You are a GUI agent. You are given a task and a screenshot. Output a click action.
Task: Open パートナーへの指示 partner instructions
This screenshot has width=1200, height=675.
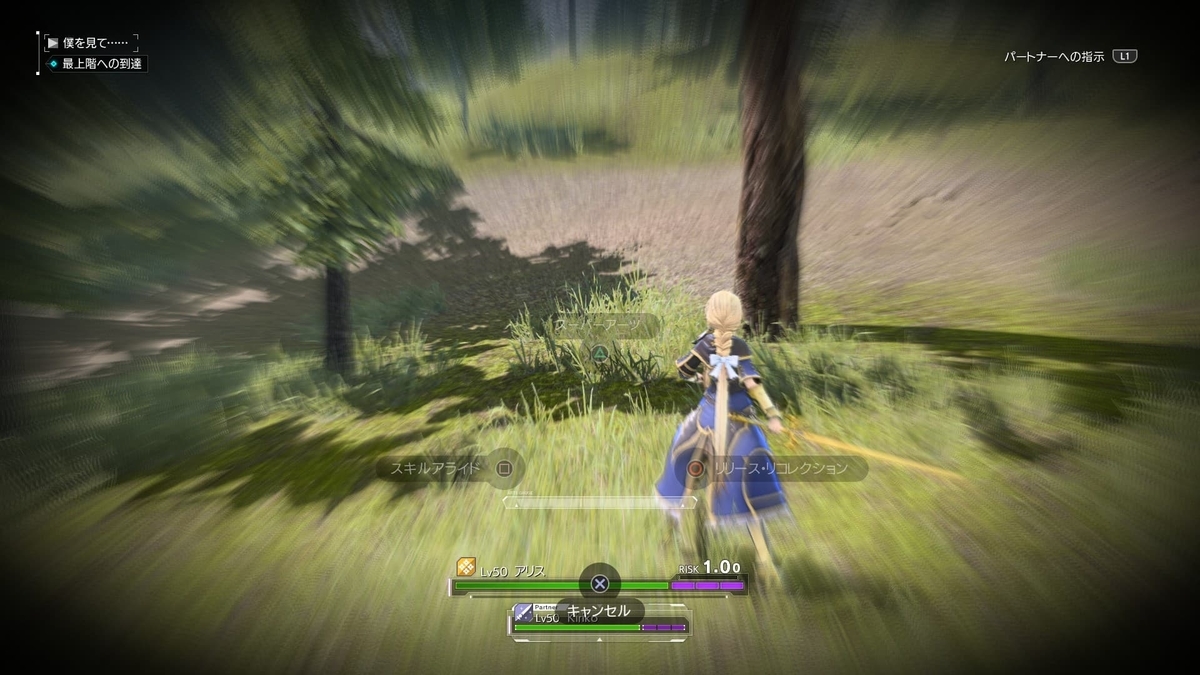(x=1070, y=57)
